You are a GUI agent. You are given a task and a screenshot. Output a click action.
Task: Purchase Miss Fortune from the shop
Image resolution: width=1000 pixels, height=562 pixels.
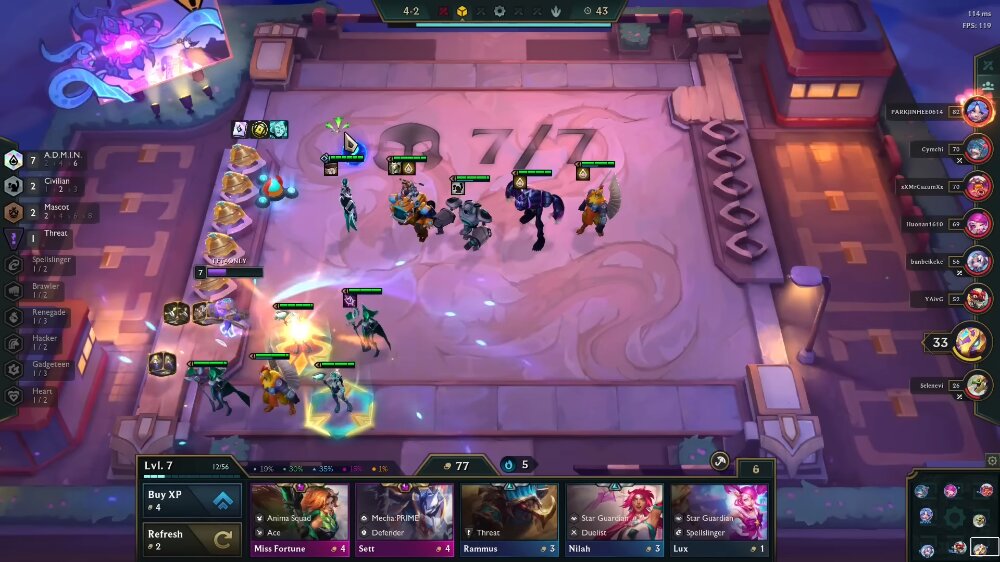point(300,519)
